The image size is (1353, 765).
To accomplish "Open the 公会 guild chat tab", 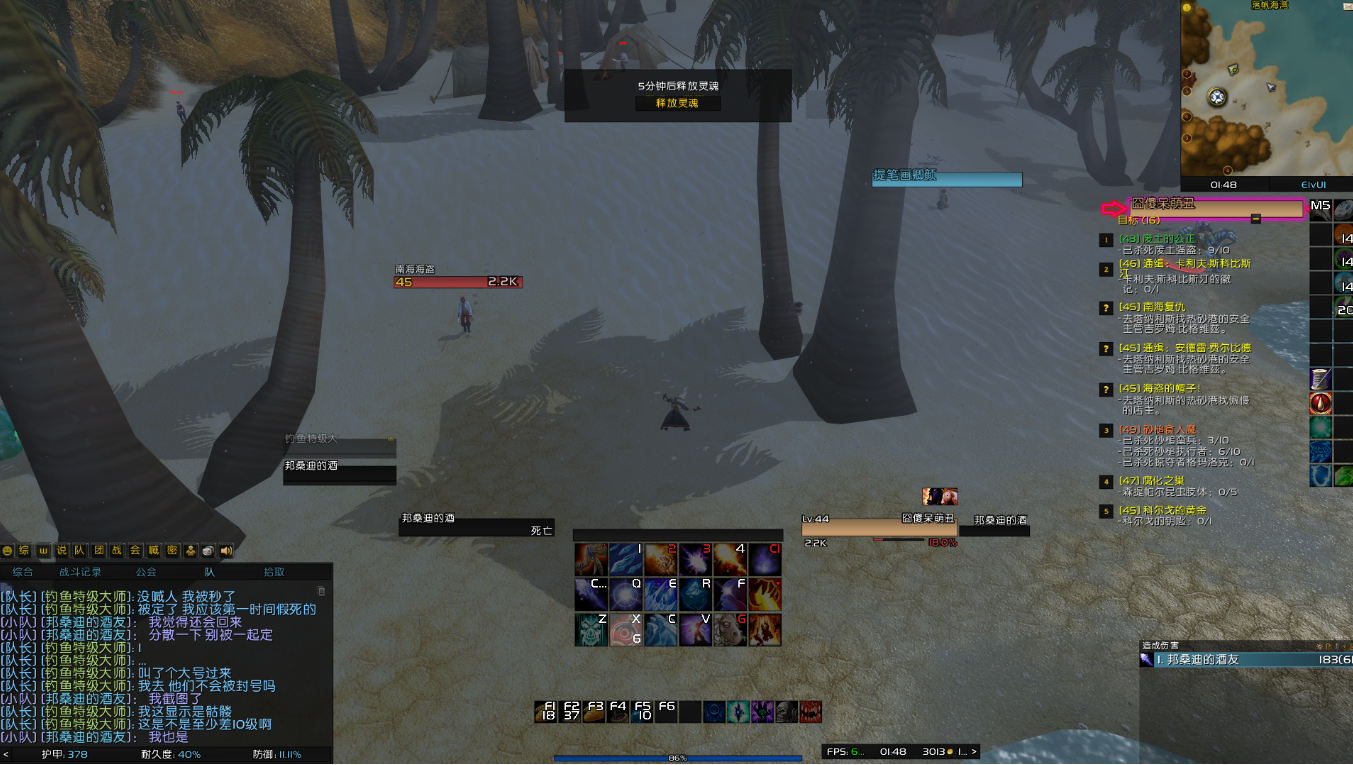I will pyautogui.click(x=146, y=572).
